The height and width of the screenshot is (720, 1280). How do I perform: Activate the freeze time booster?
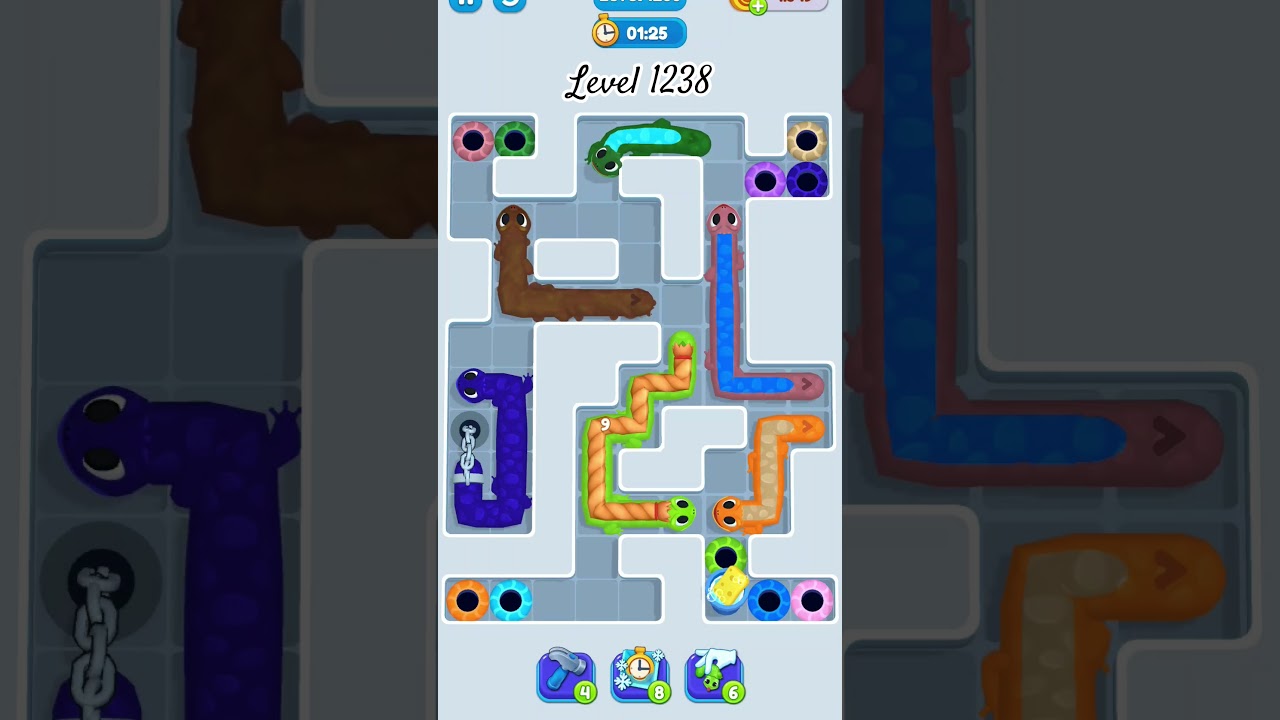pos(640,675)
